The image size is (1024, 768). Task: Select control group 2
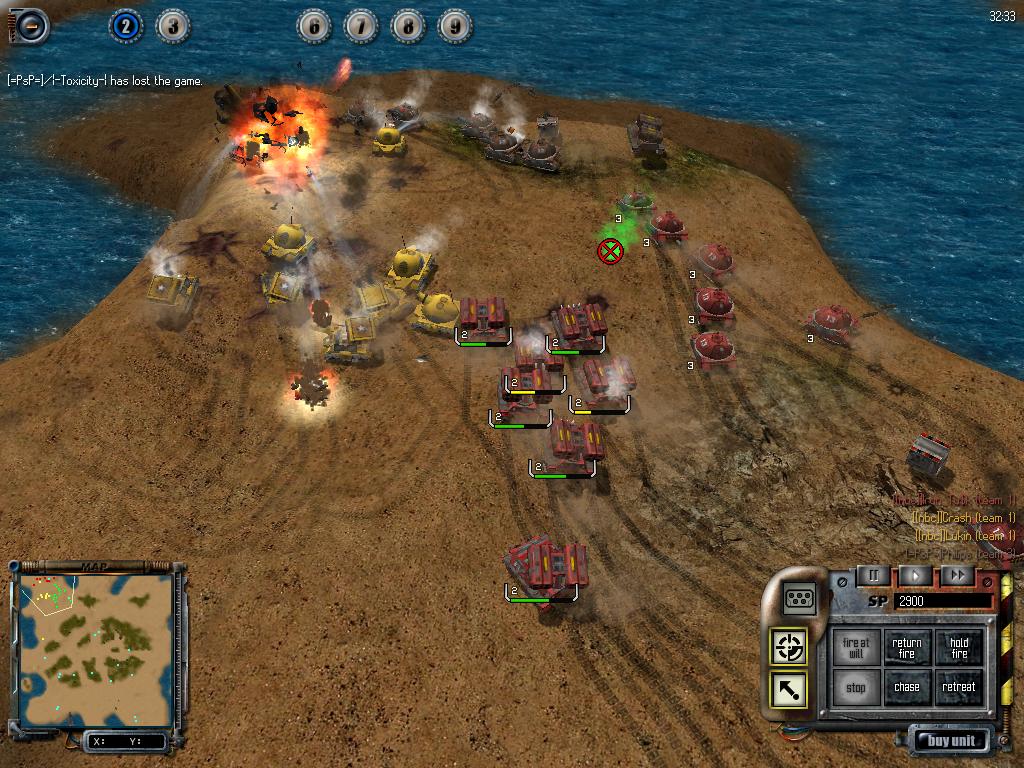point(125,26)
